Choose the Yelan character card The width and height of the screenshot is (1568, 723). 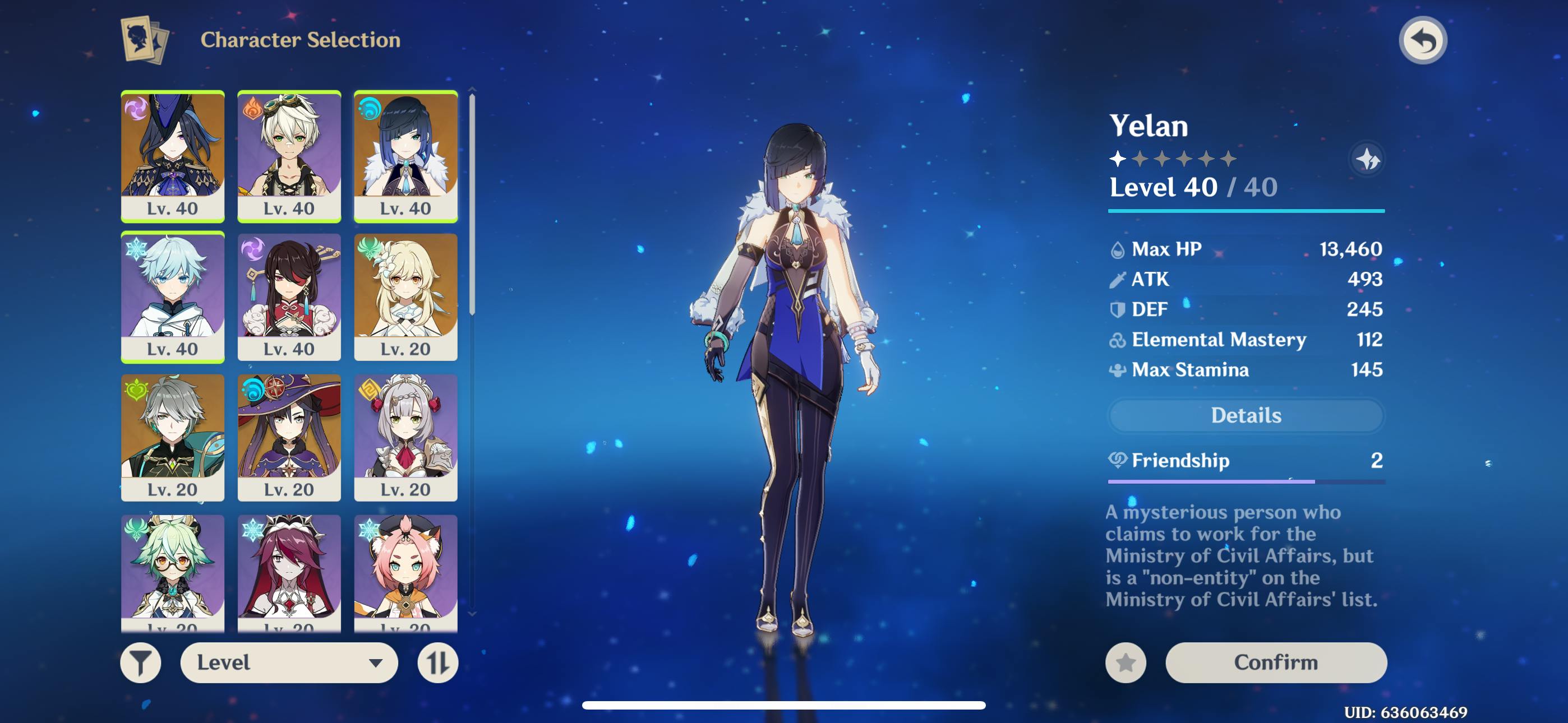pos(405,156)
